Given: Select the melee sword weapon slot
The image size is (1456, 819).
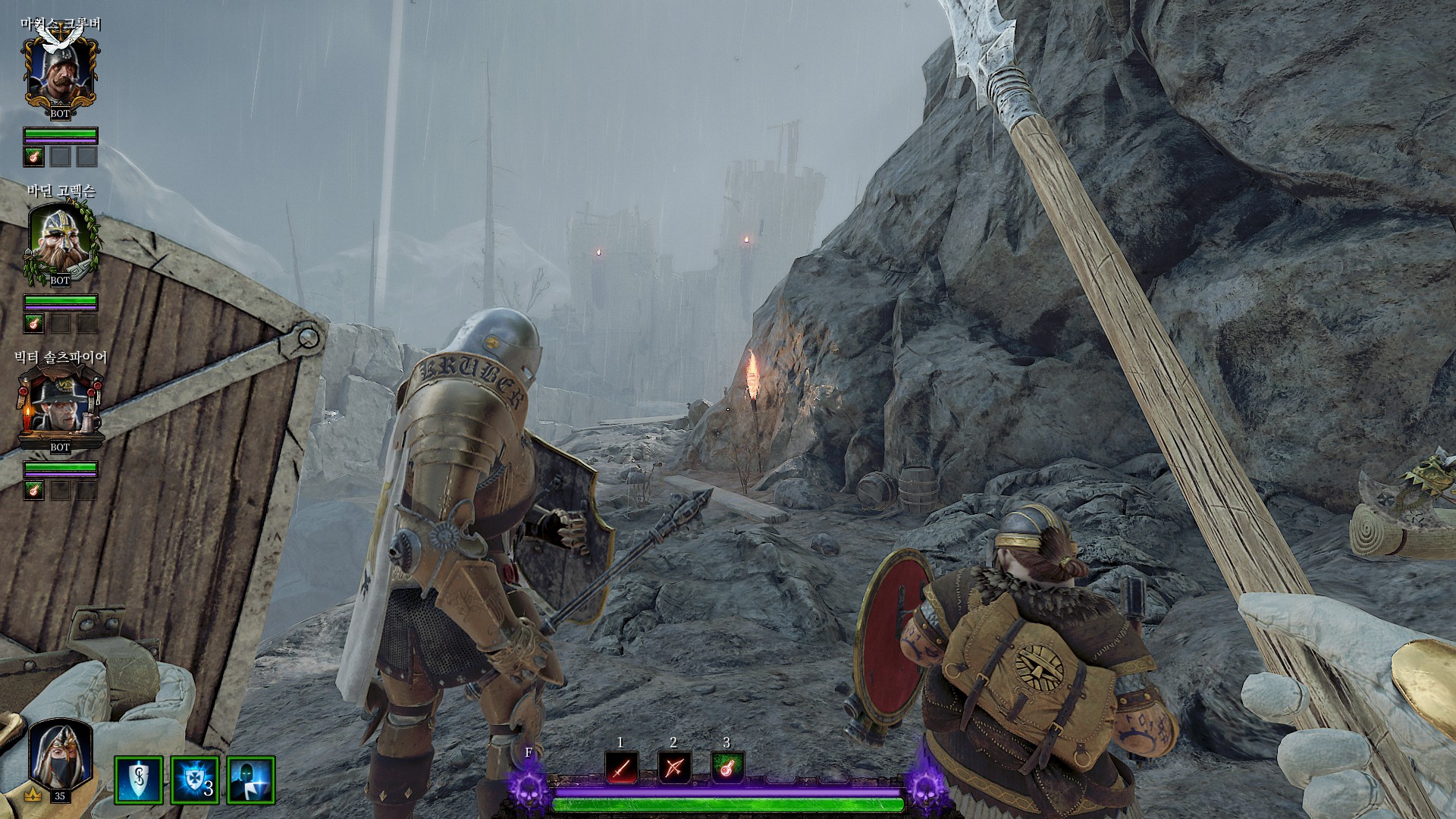Looking at the screenshot, I should (621, 768).
